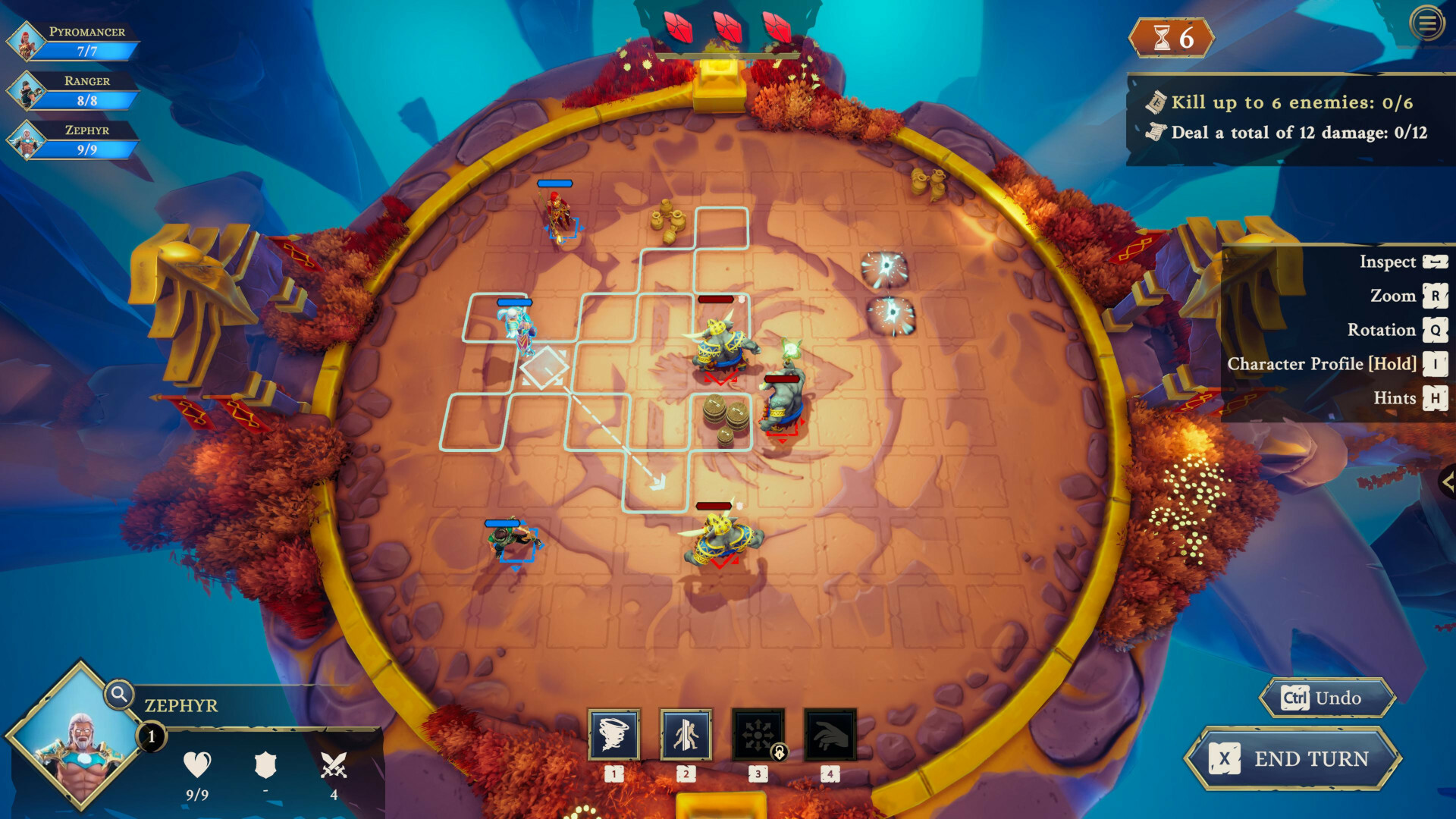Click the locked movement ability in slot 3
The image size is (1456, 819).
759,733
